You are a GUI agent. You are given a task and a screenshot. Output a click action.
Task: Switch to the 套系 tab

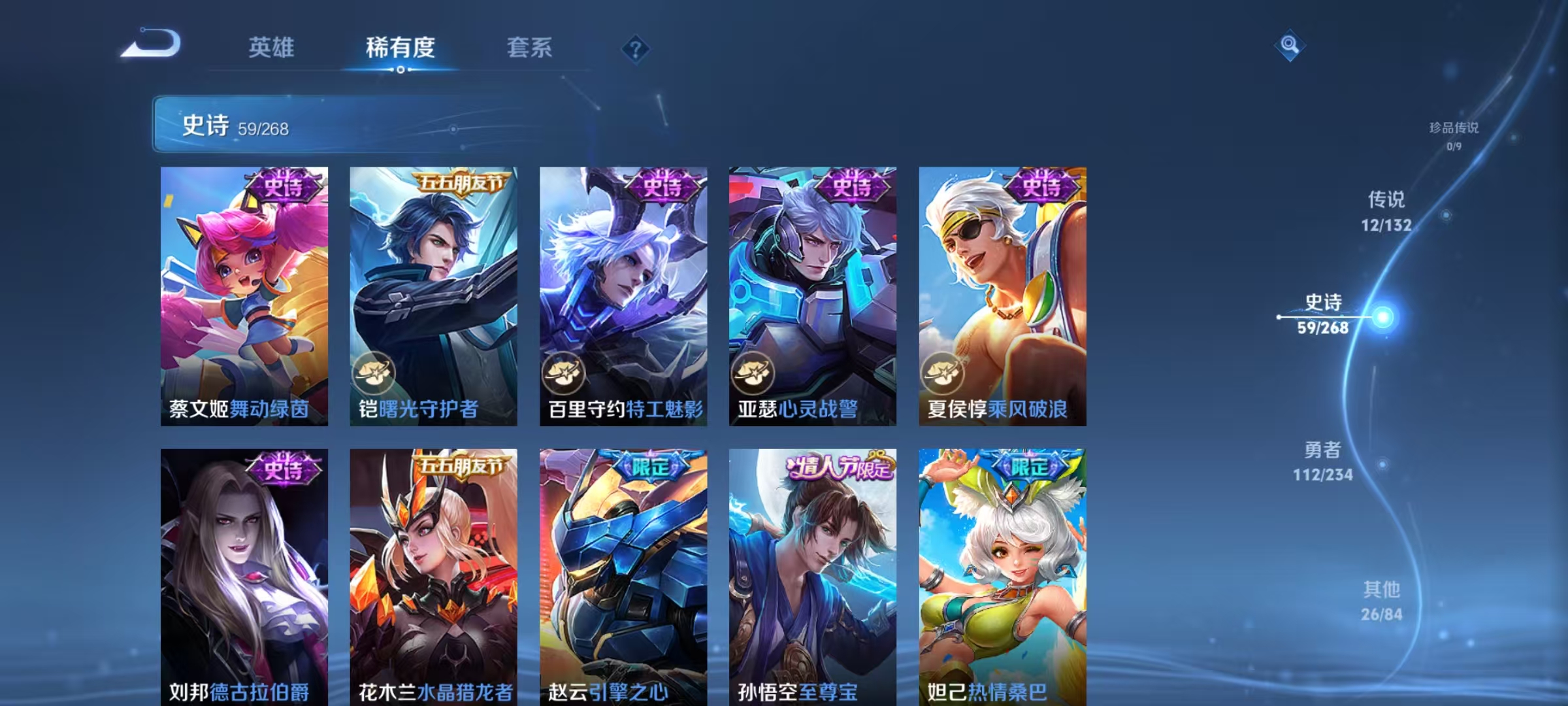click(x=529, y=47)
